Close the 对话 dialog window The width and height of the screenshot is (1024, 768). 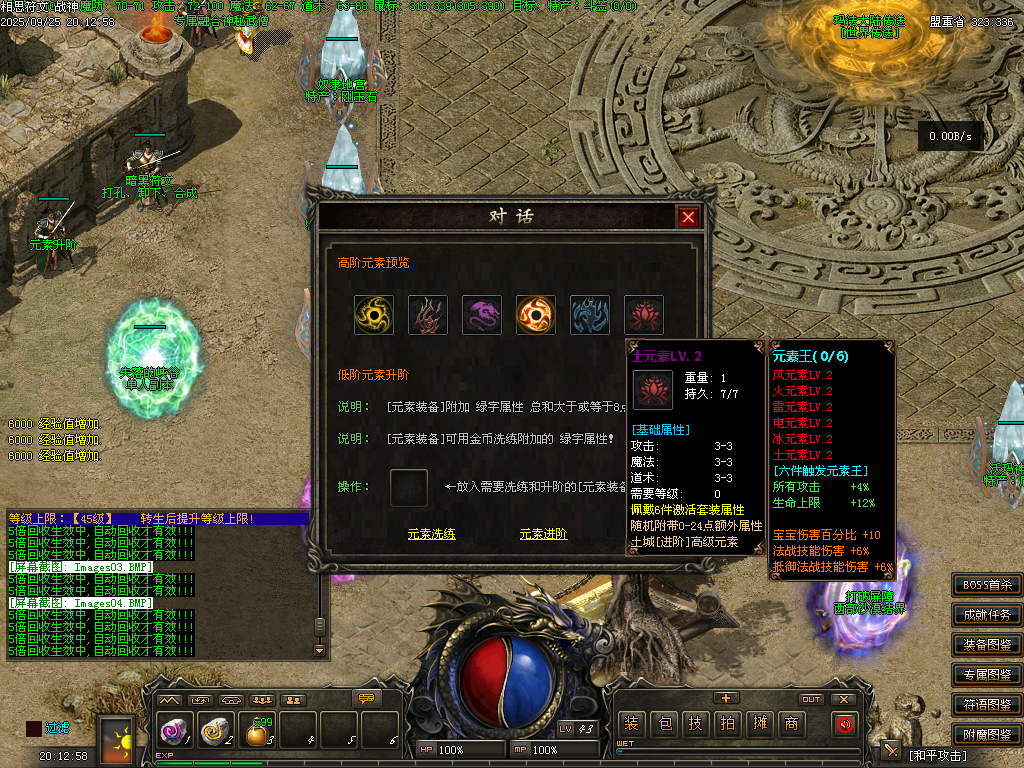[688, 217]
